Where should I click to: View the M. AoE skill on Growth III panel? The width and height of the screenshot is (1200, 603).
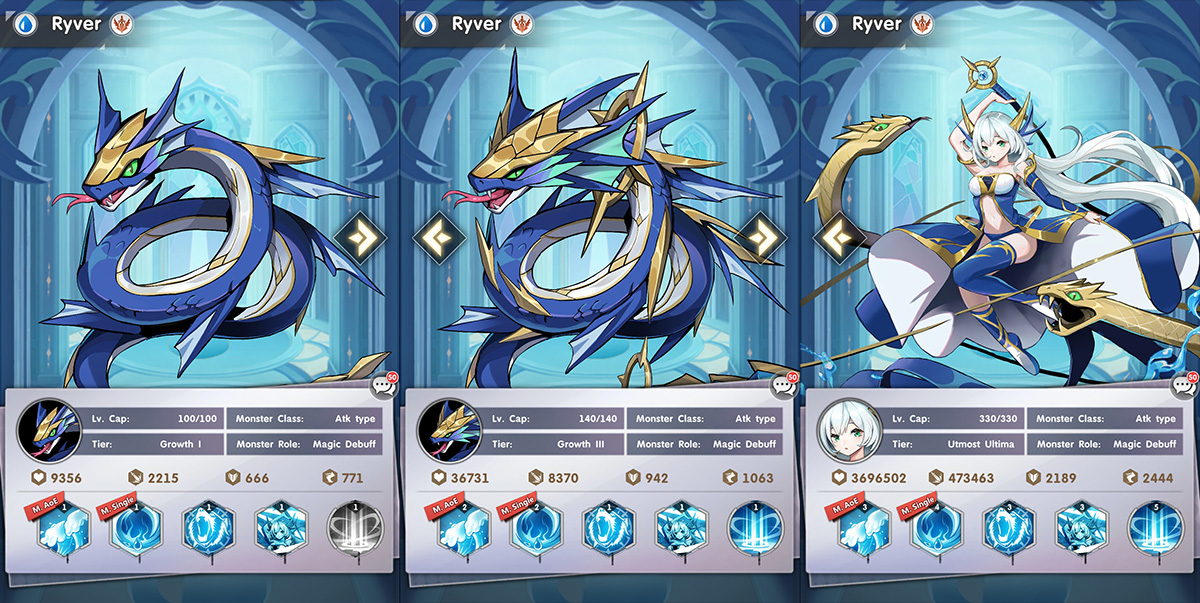point(460,528)
